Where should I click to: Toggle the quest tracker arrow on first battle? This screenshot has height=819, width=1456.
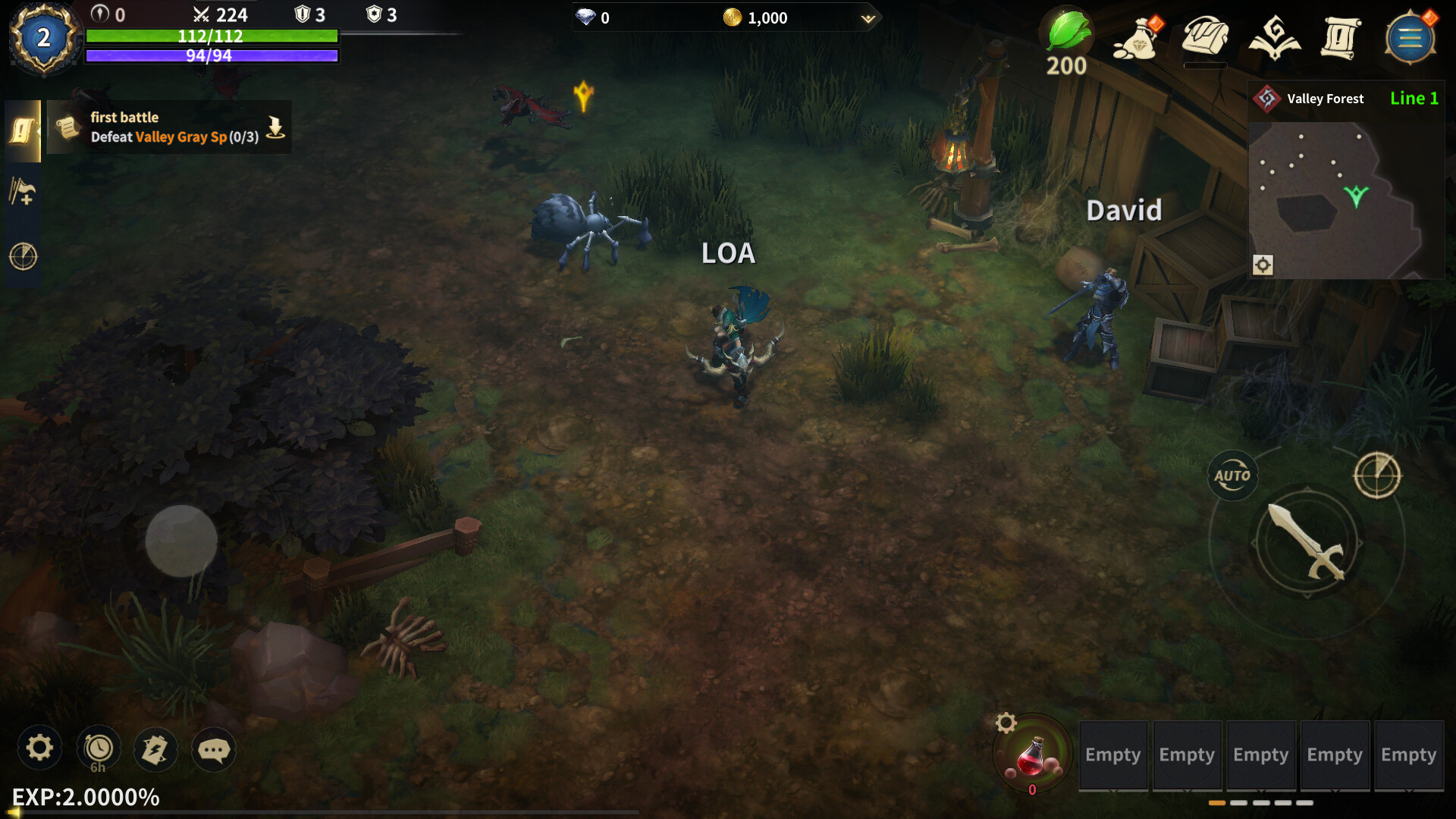pyautogui.click(x=275, y=127)
